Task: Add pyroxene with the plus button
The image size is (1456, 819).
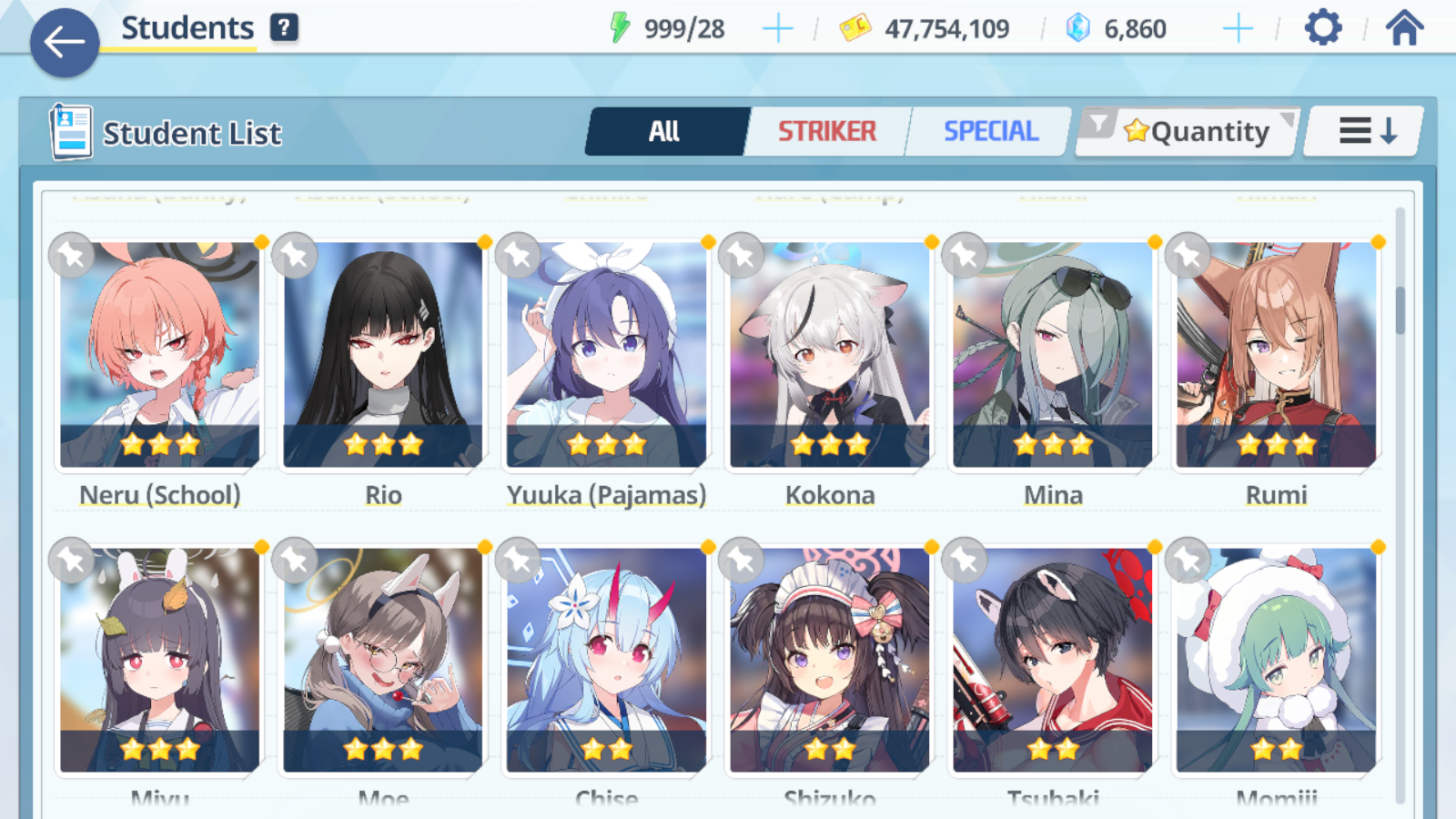Action: click(1238, 29)
